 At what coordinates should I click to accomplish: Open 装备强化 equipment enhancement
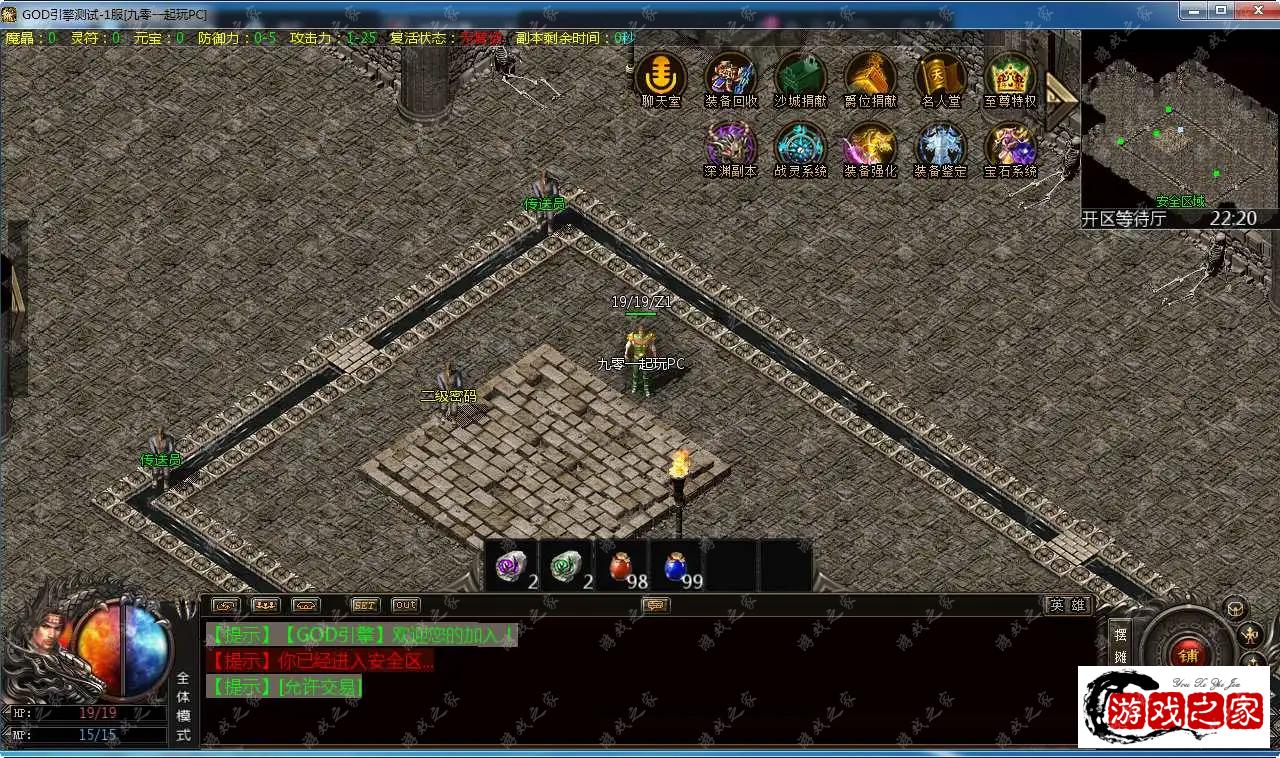(870, 146)
